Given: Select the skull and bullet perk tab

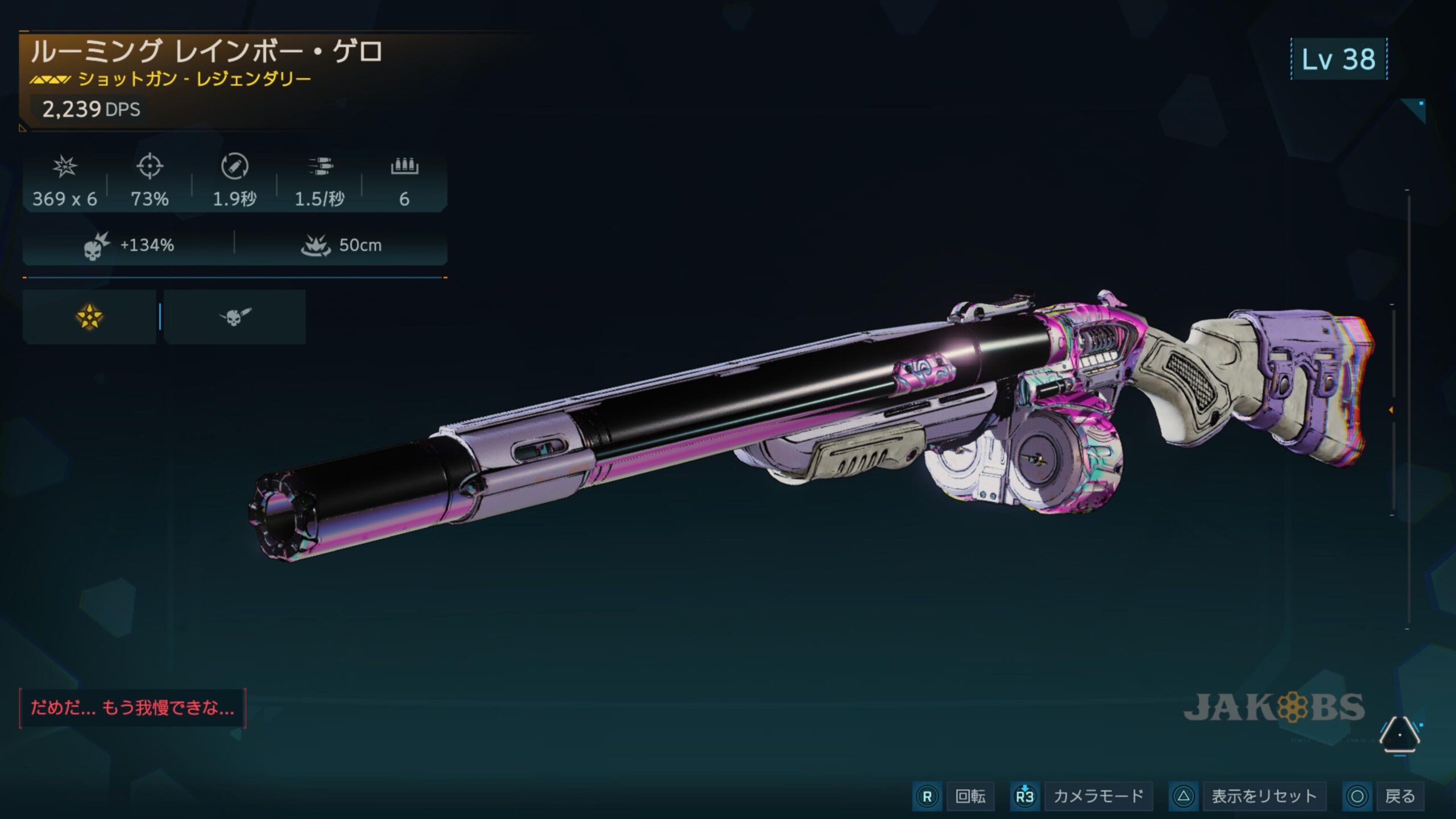Looking at the screenshot, I should 234,317.
